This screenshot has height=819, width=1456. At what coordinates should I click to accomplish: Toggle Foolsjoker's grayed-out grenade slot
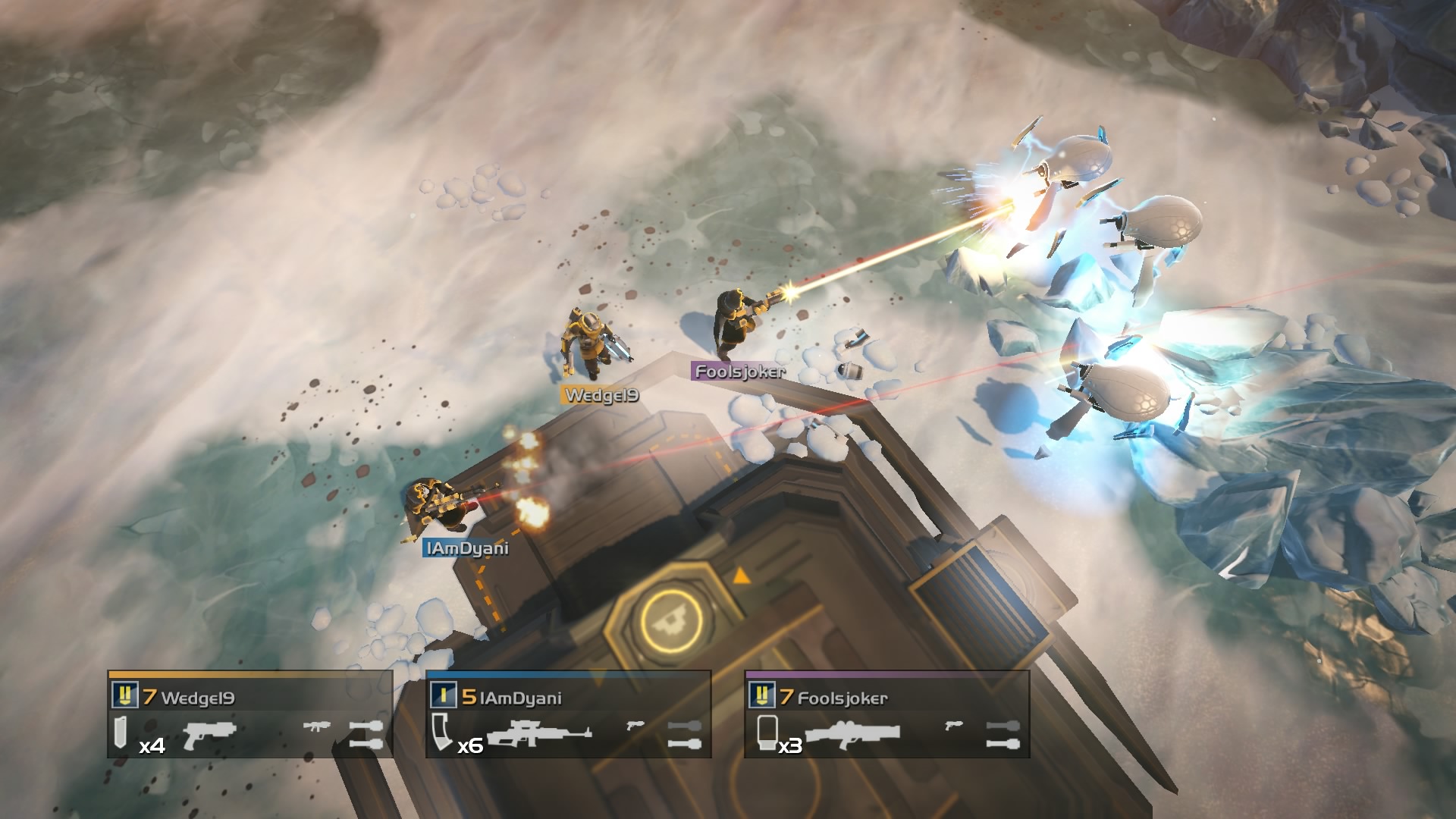click(x=1004, y=726)
